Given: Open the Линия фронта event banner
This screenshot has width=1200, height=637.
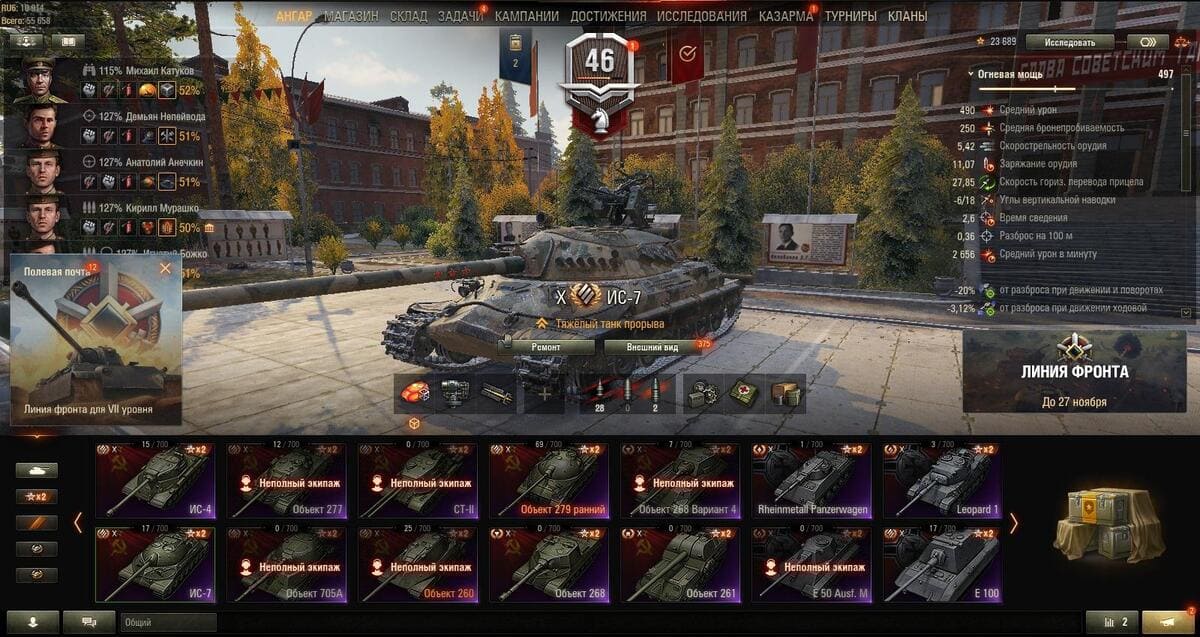Looking at the screenshot, I should pyautogui.click(x=1074, y=371).
